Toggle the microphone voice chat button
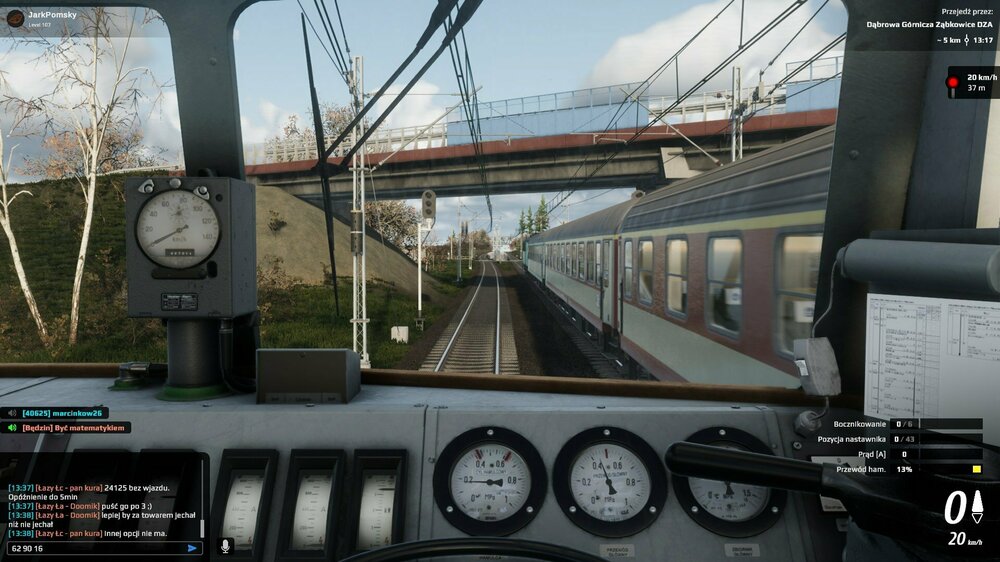Image resolution: width=1000 pixels, height=562 pixels. point(225,546)
